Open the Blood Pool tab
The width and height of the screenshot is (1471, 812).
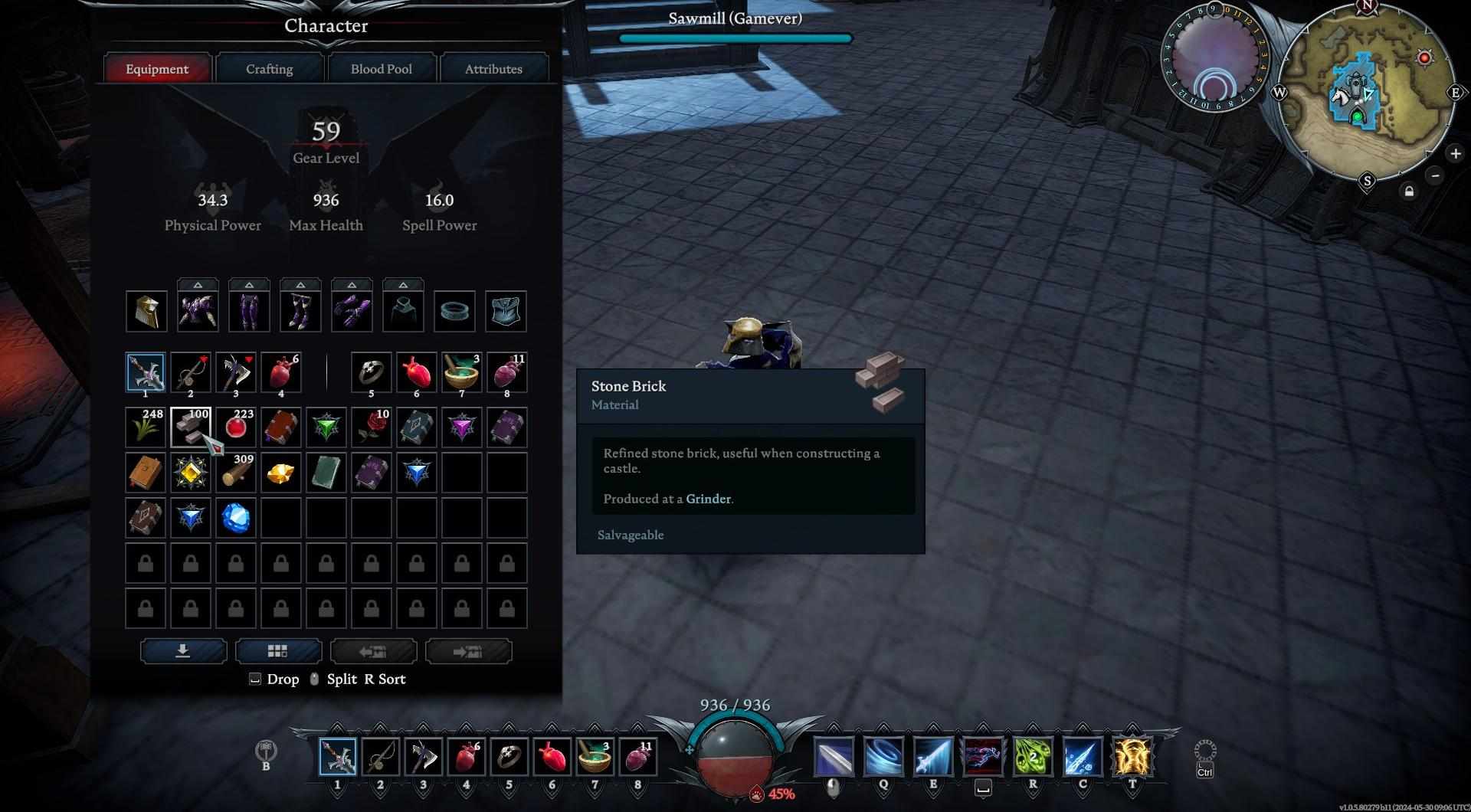click(381, 69)
